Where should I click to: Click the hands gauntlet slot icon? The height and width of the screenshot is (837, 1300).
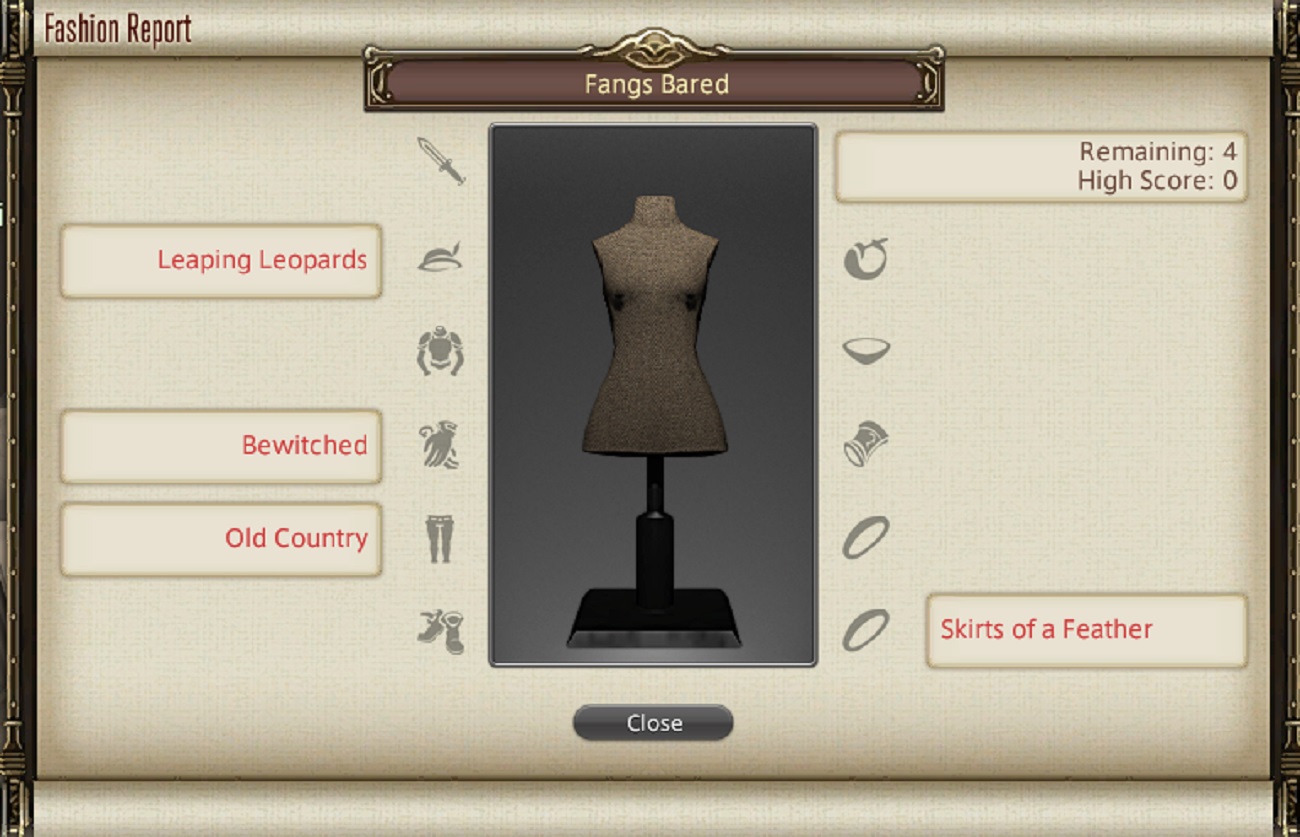pos(440,445)
